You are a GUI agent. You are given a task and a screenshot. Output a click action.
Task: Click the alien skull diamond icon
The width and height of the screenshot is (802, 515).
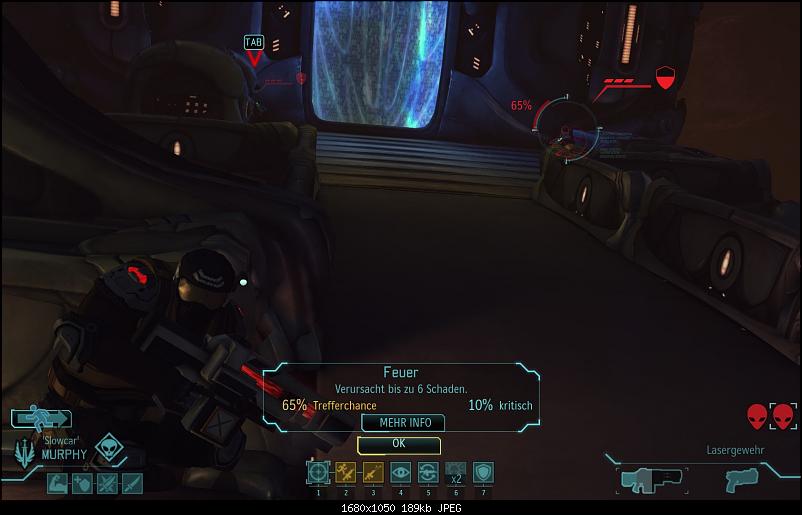109,449
